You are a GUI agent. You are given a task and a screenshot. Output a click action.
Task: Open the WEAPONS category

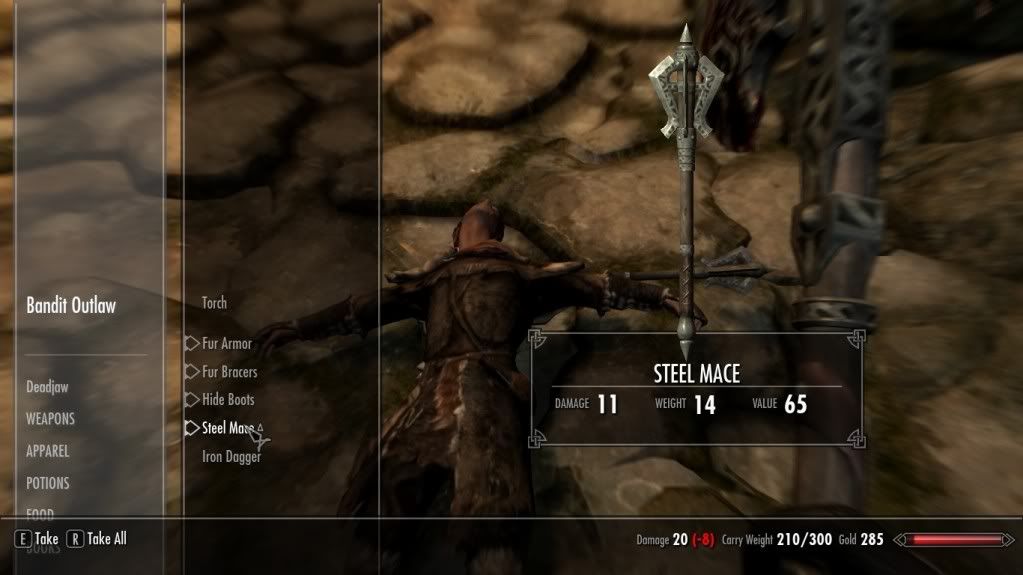point(50,419)
